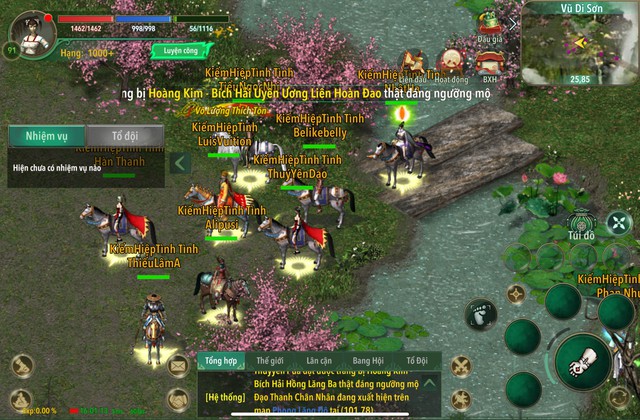This screenshot has width=640, height=420.
Task: Open the Túi đồ inventory bag
Action: click(580, 226)
